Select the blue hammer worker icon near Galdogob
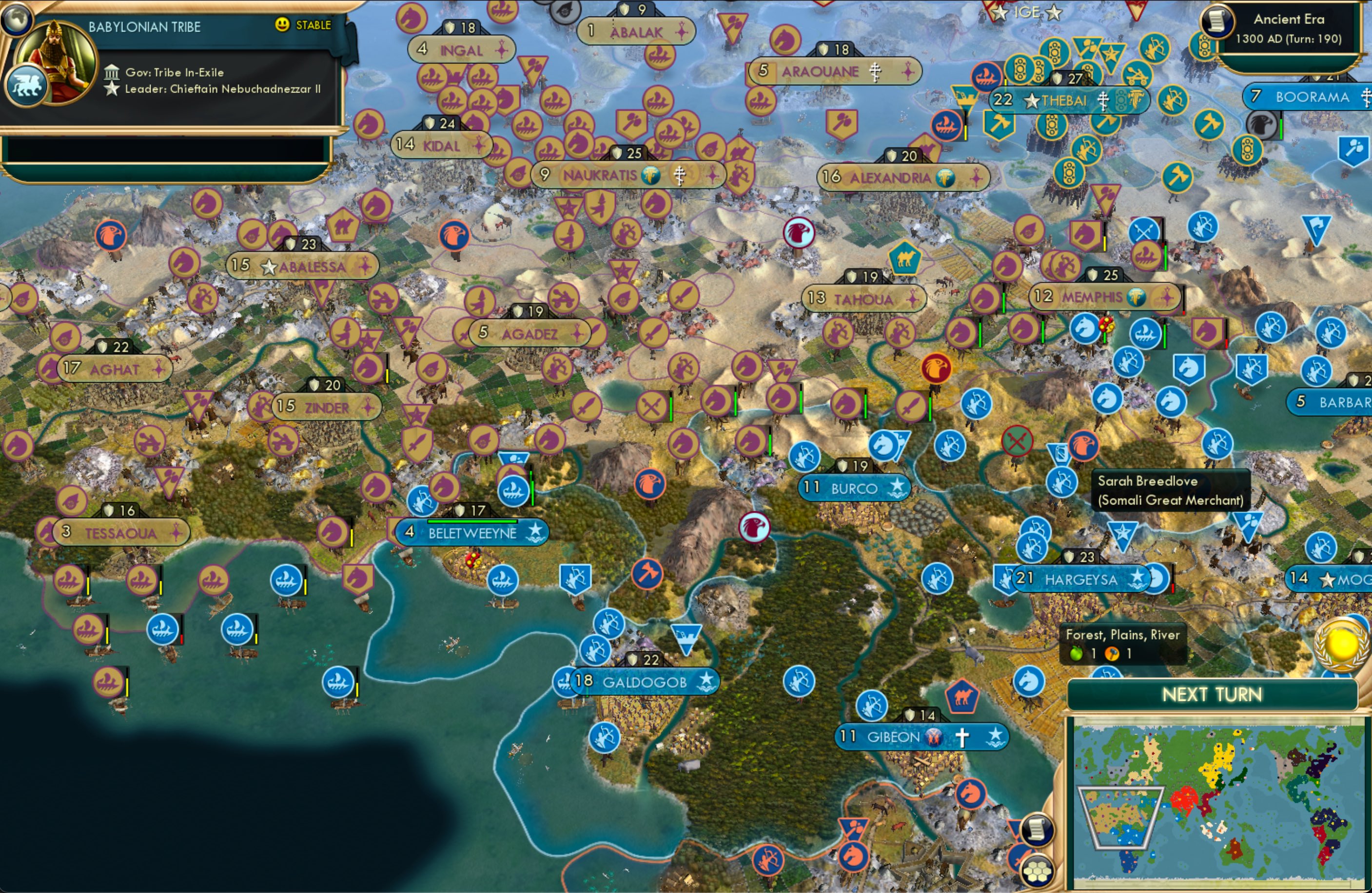 pos(648,574)
